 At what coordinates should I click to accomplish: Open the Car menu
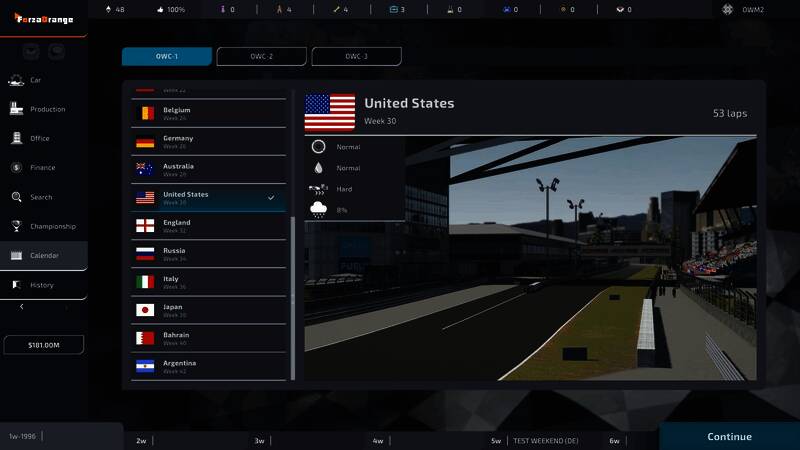pyautogui.click(x=36, y=80)
